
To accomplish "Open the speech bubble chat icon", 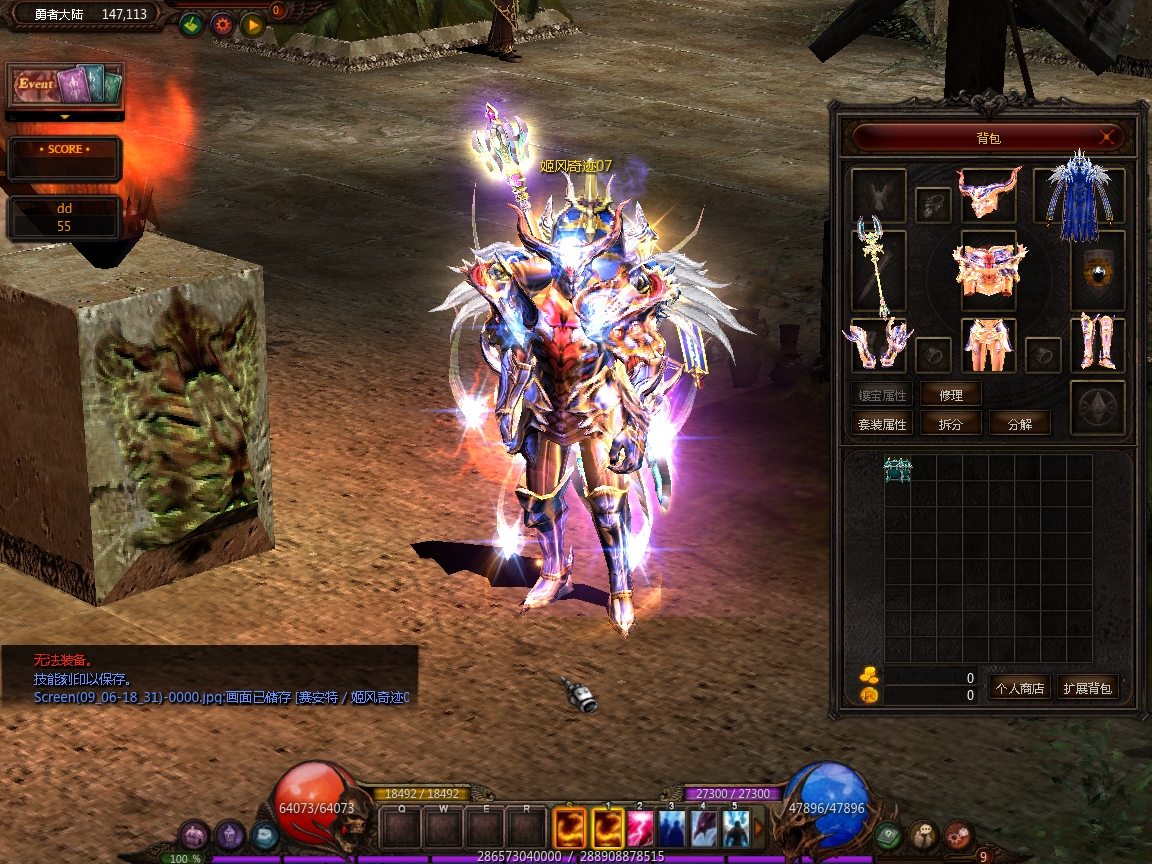I will click(x=923, y=835).
